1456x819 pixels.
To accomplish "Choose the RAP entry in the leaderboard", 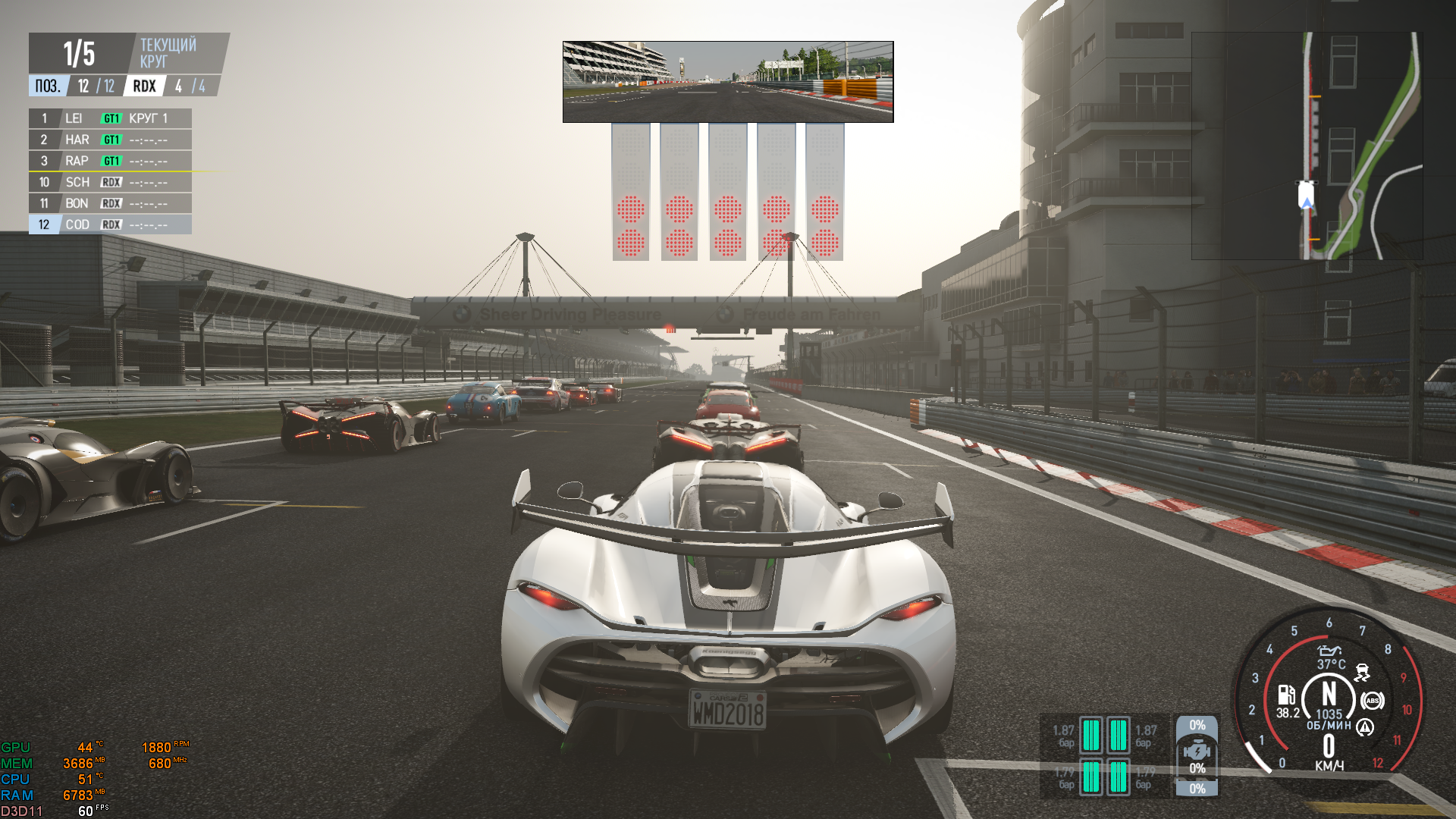I will [110, 161].
